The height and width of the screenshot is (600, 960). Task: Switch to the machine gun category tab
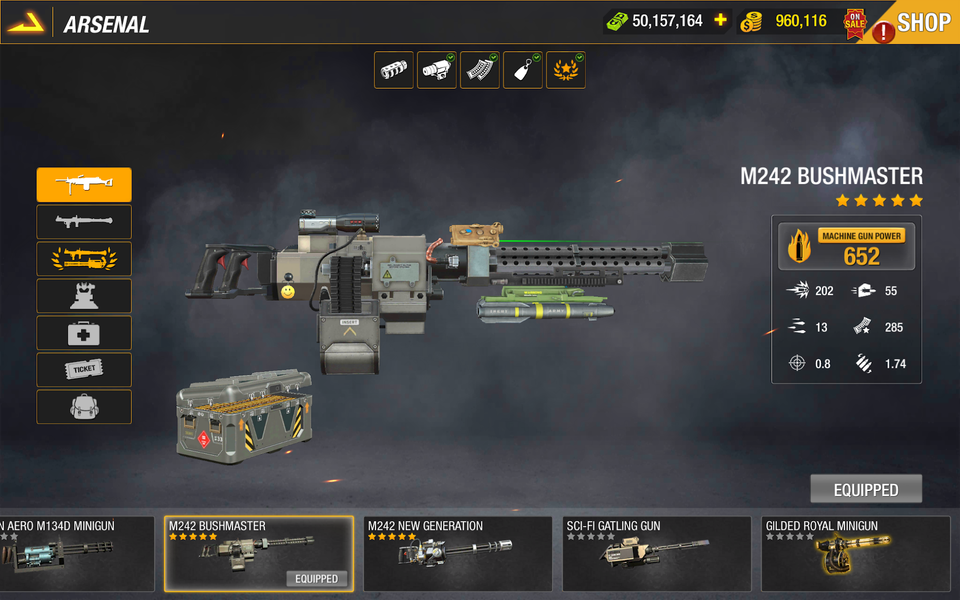[84, 185]
